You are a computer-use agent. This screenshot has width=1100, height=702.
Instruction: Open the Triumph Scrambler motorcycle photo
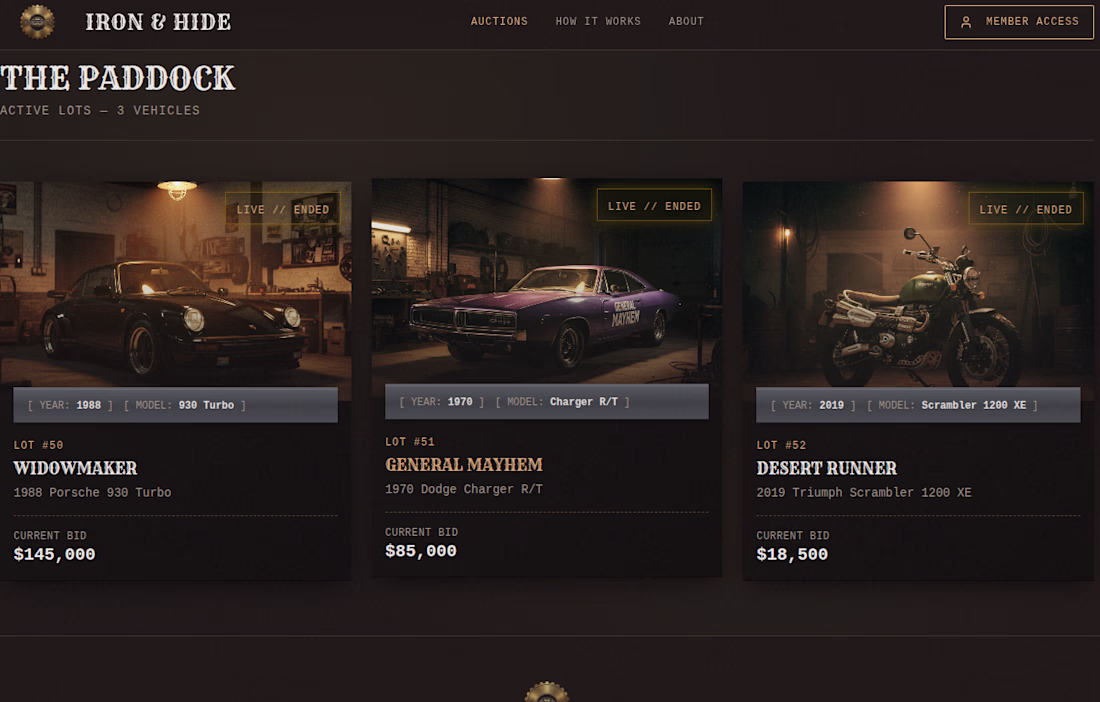[x=918, y=300]
